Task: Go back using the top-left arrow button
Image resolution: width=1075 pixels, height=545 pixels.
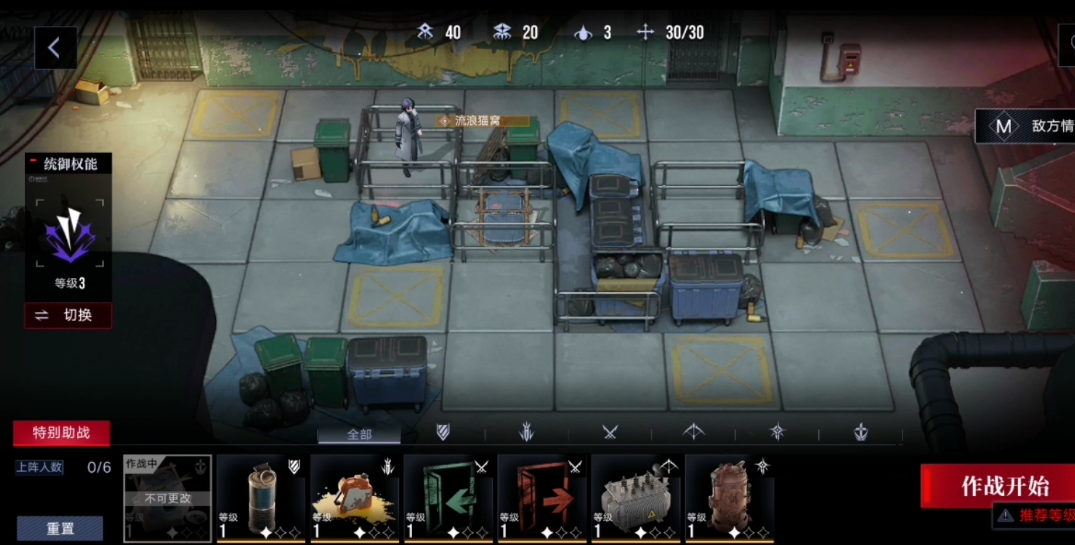Action: coord(55,47)
